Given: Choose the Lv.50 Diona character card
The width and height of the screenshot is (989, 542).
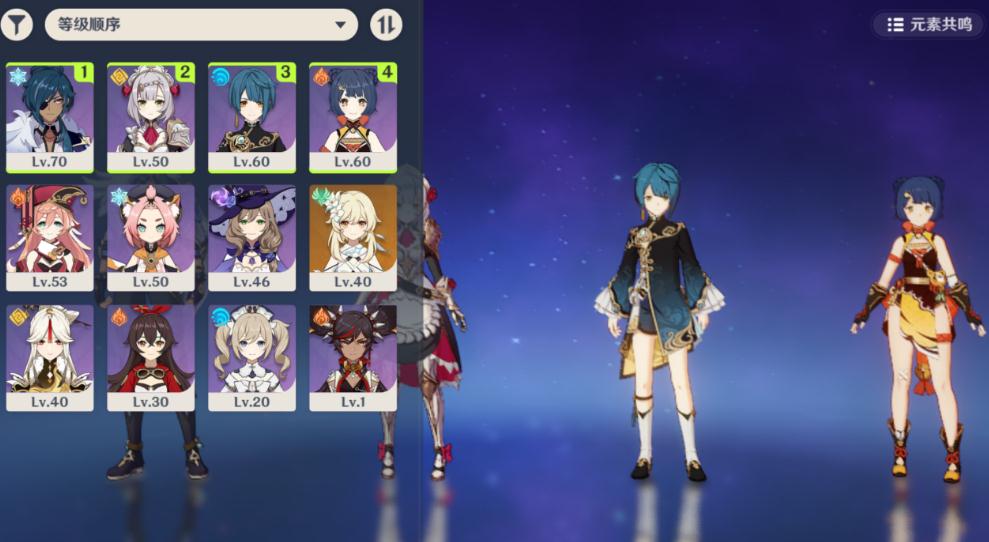Looking at the screenshot, I should point(151,237).
